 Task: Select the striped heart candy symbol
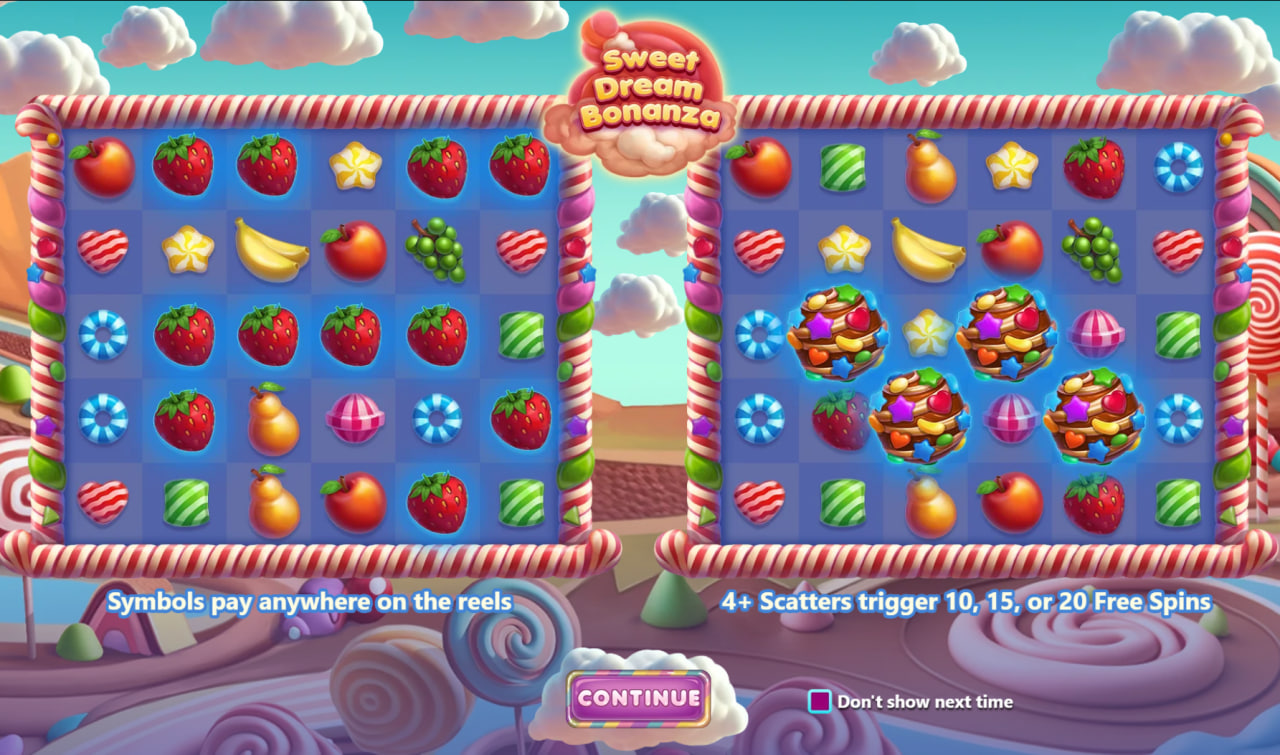[x=104, y=250]
